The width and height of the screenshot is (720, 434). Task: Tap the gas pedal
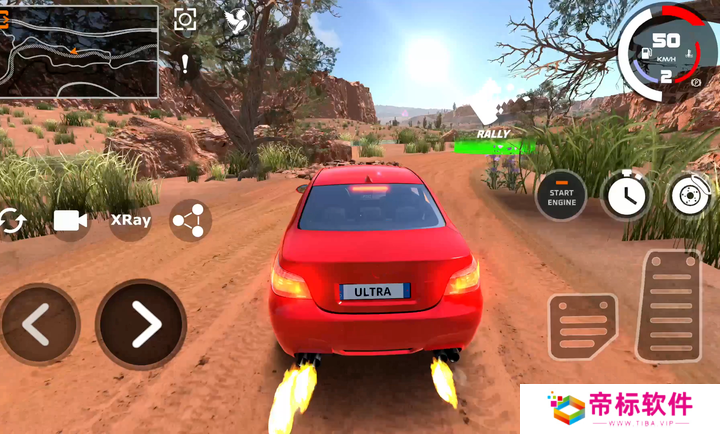(x=668, y=304)
